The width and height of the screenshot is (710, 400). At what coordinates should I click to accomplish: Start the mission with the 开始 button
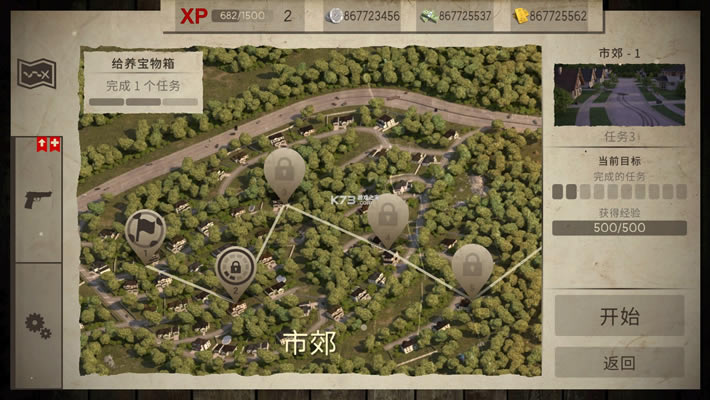point(619,316)
